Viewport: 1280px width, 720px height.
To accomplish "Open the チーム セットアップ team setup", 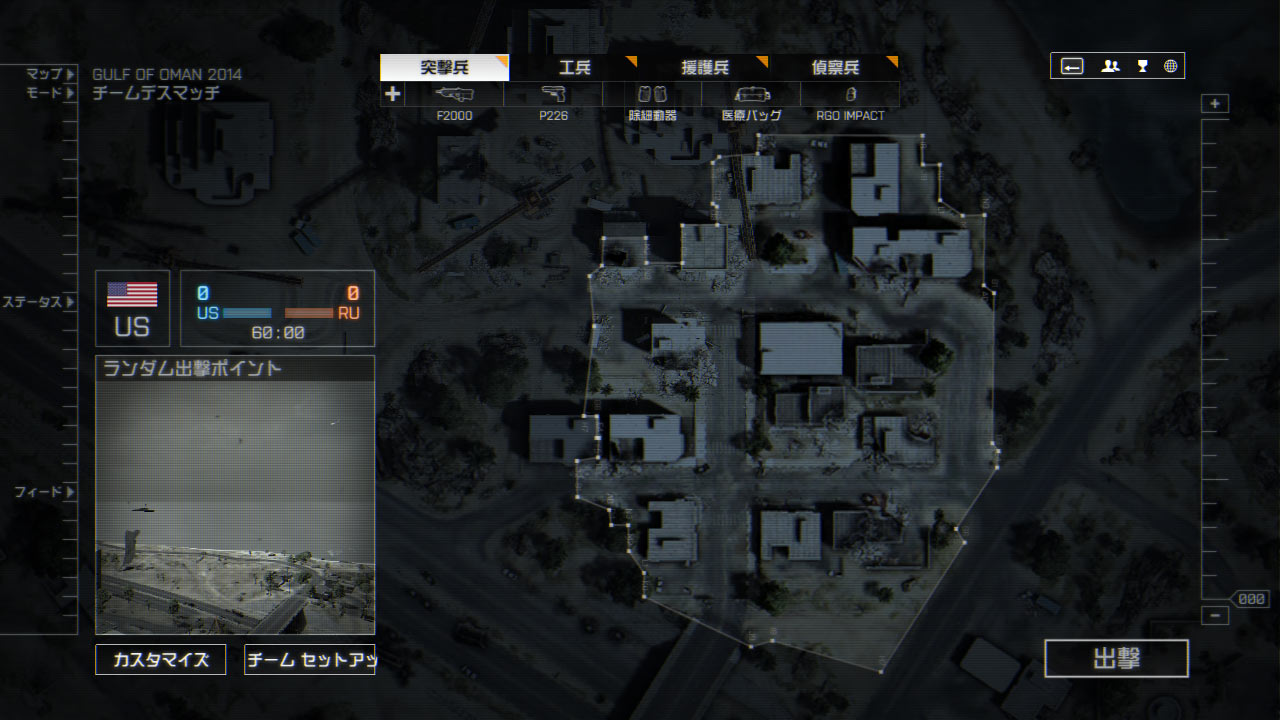I will pos(310,660).
